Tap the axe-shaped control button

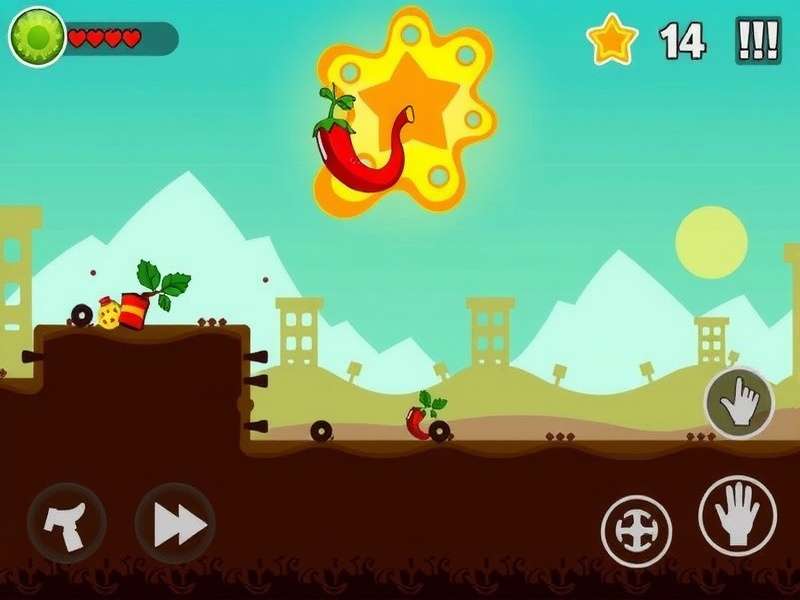click(x=66, y=524)
